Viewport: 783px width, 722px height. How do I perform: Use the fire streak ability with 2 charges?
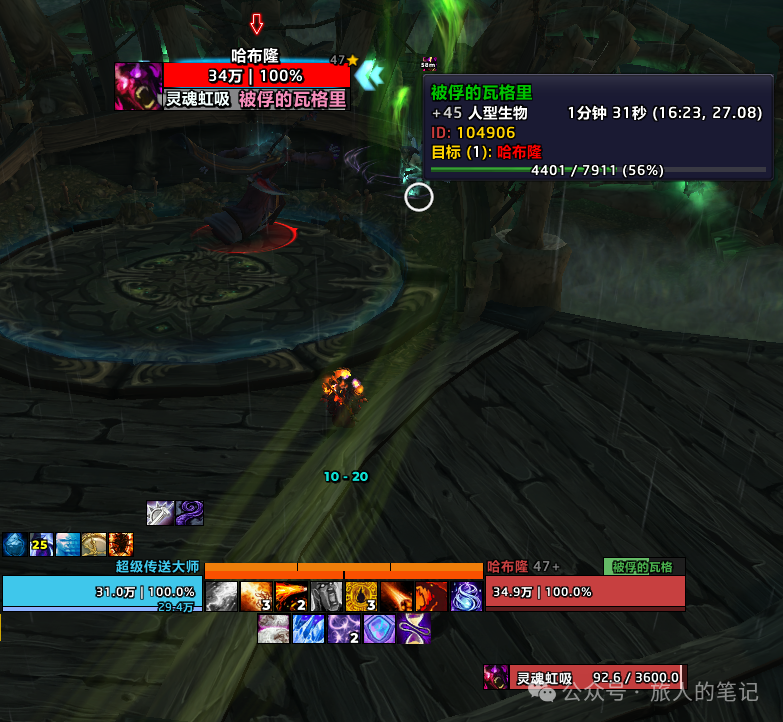[291, 597]
